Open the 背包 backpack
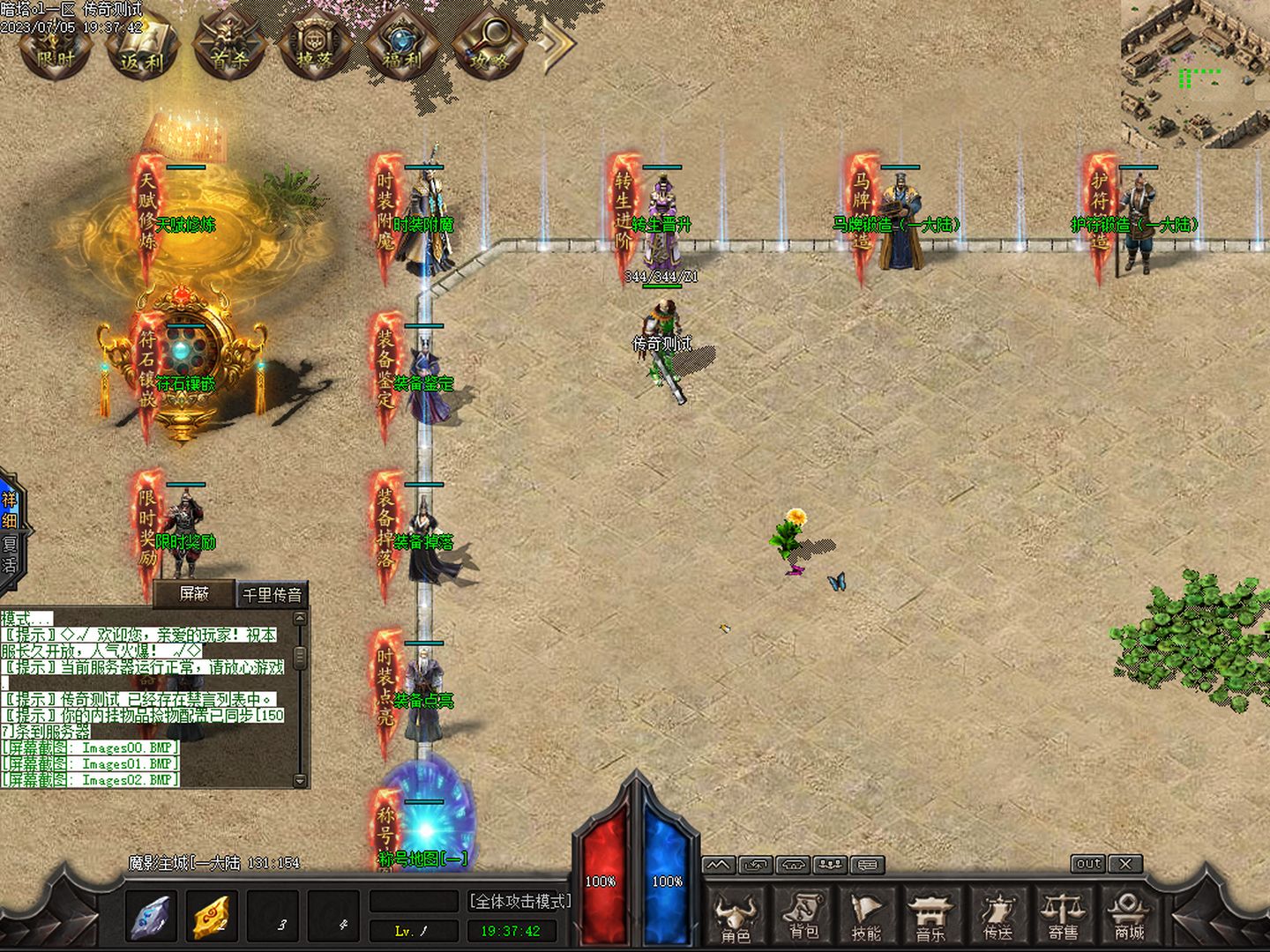This screenshot has width=1270, height=952. click(x=803, y=919)
